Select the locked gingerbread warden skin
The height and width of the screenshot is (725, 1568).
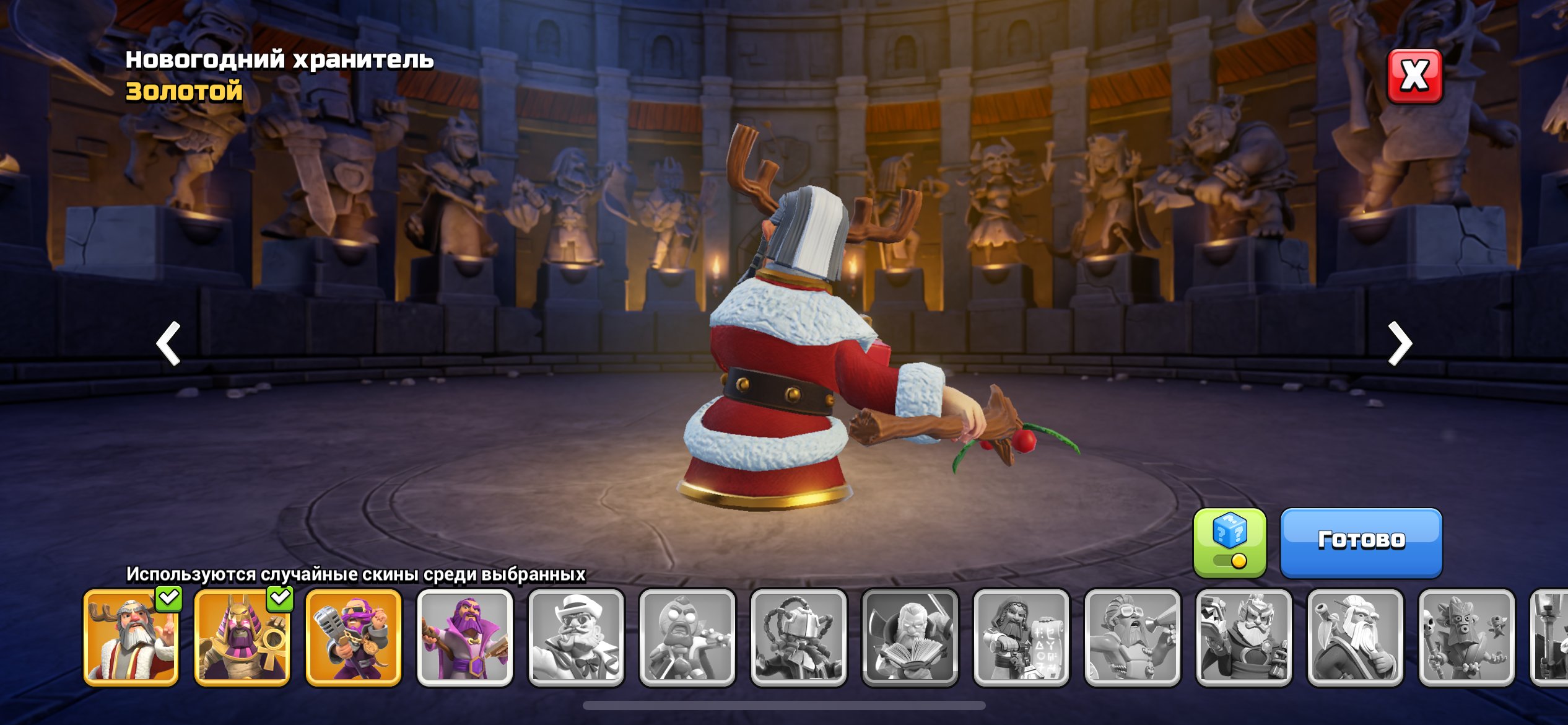[687, 638]
